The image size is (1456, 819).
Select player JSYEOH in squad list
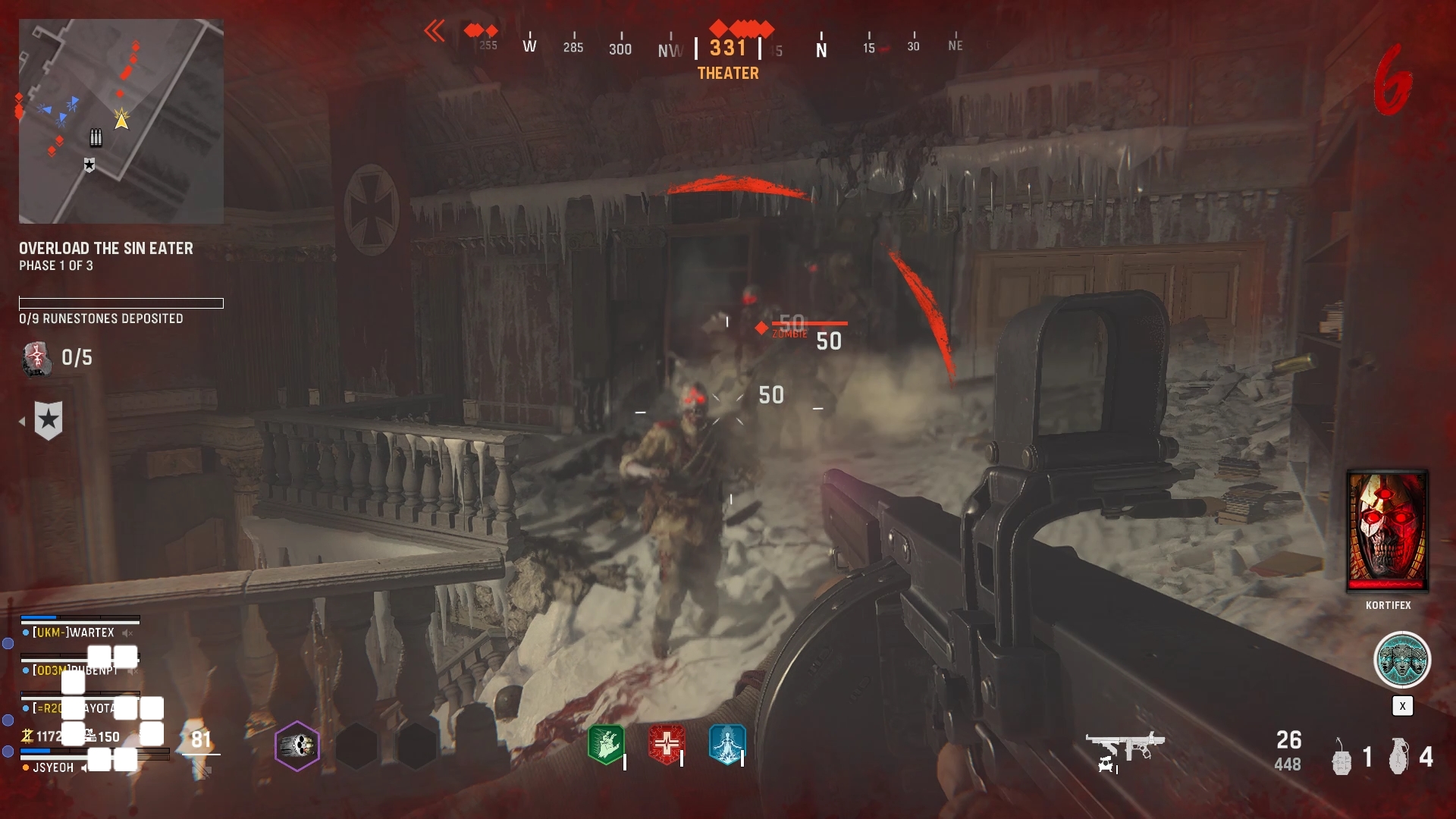tap(53, 767)
